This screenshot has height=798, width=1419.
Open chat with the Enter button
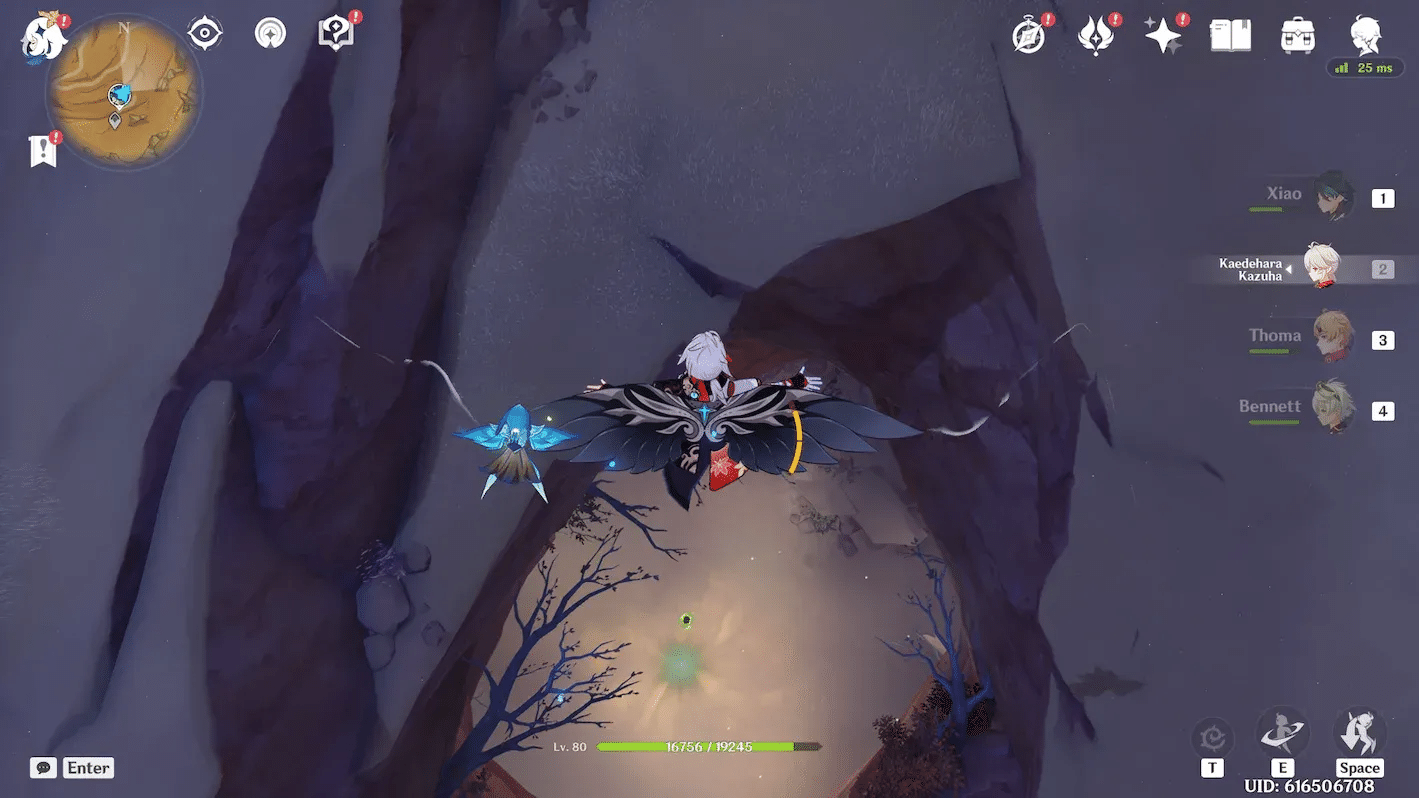(x=88, y=767)
